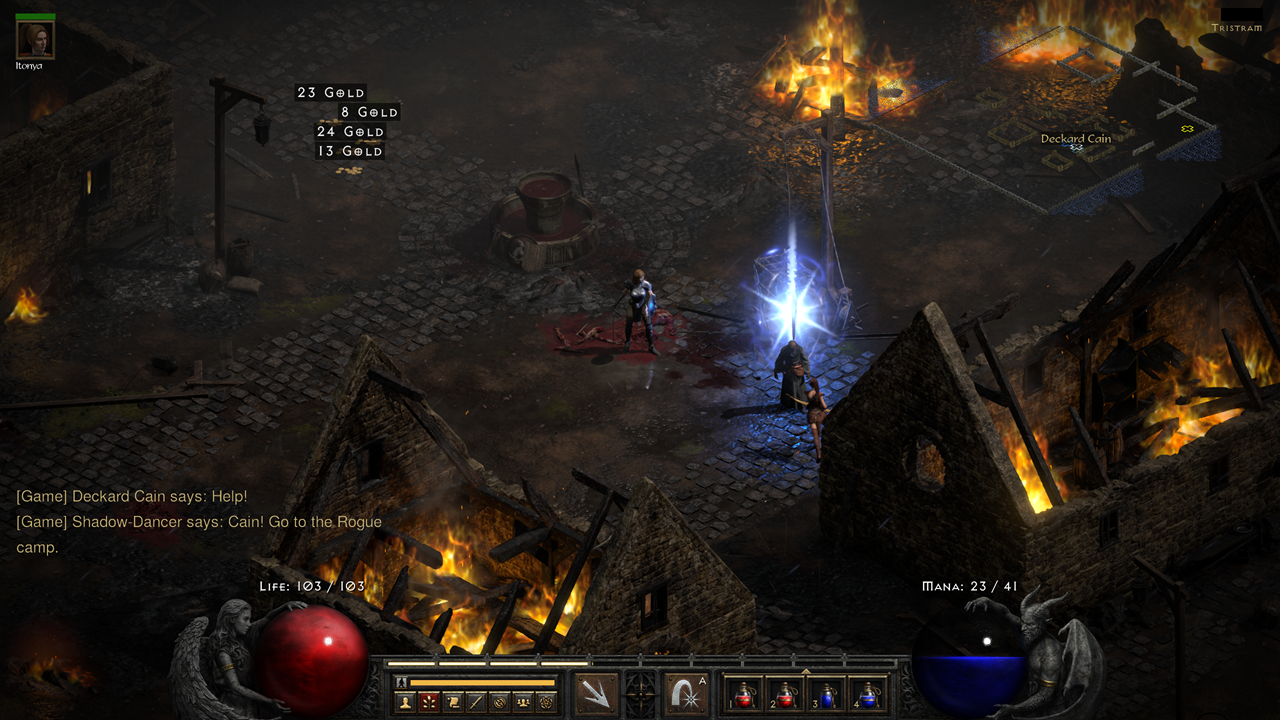Select the normal attack left-skill icon
This screenshot has width=1280, height=720.
597,695
